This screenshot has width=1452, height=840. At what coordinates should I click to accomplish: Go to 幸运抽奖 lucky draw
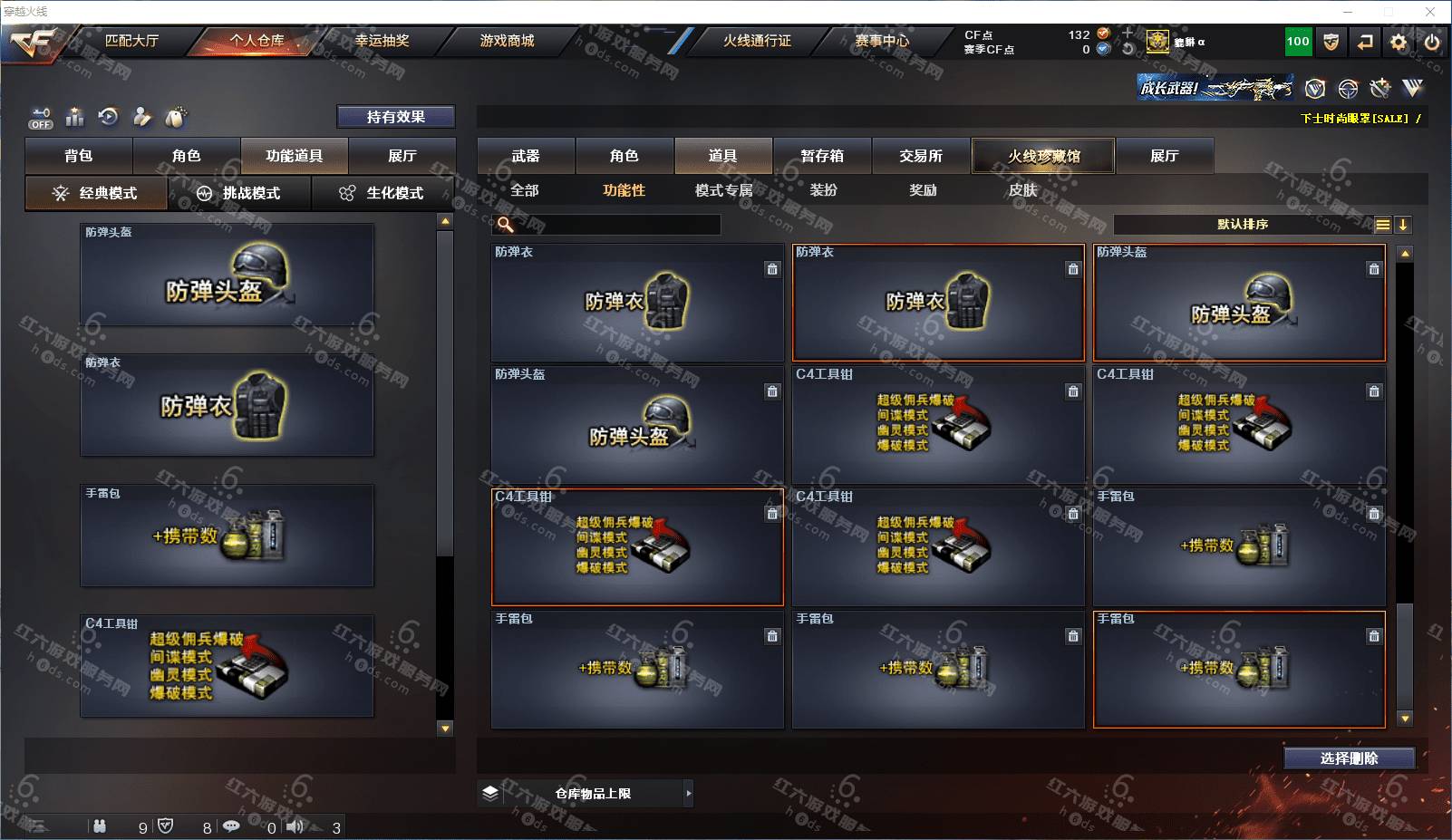click(382, 41)
